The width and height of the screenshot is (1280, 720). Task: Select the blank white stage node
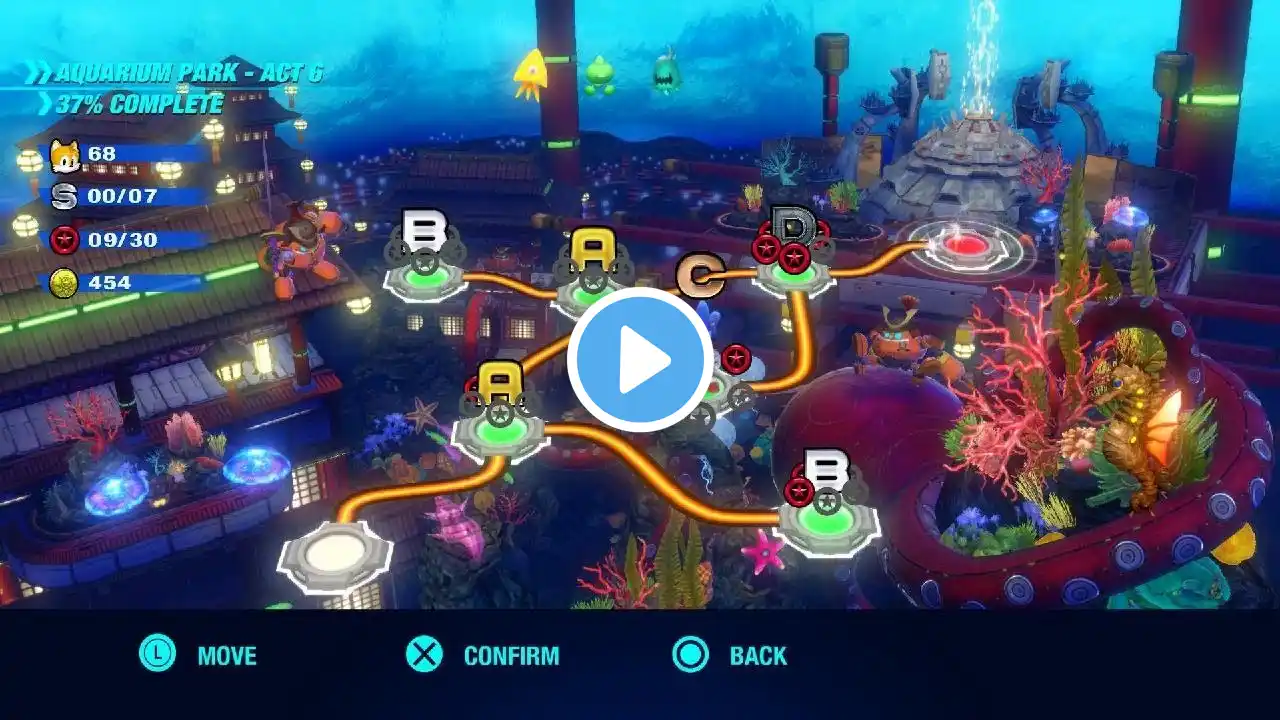336,553
